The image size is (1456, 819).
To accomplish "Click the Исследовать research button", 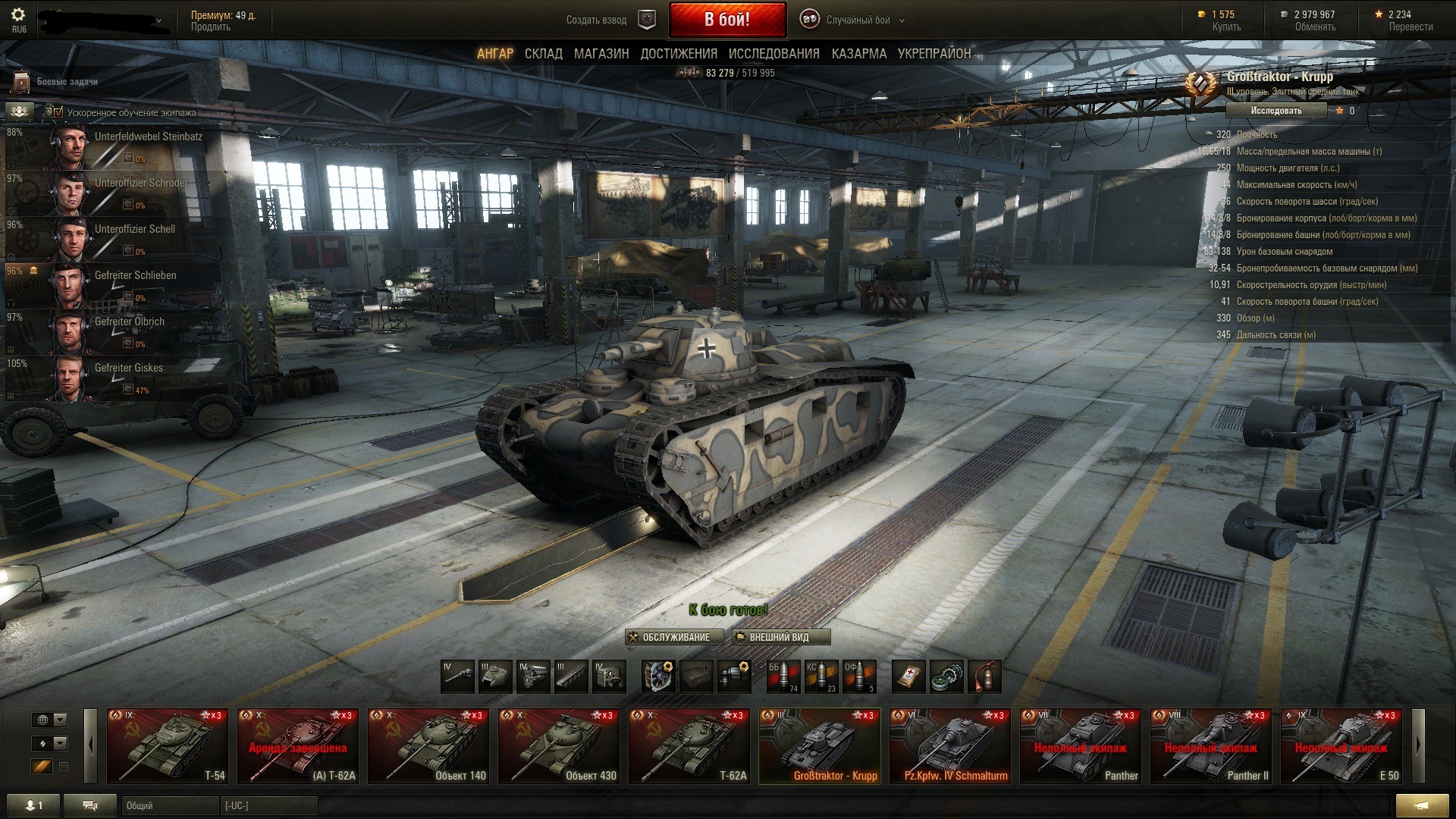I will coord(1276,111).
